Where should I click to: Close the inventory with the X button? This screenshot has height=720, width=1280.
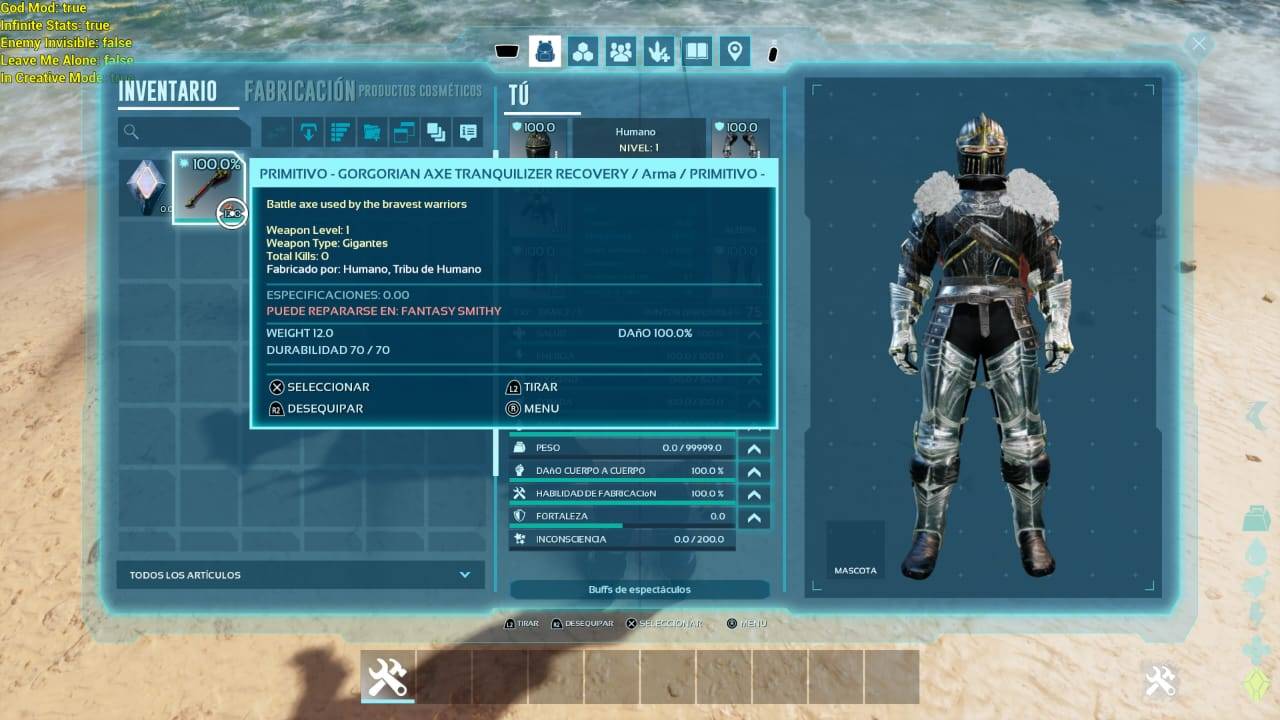point(1198,44)
